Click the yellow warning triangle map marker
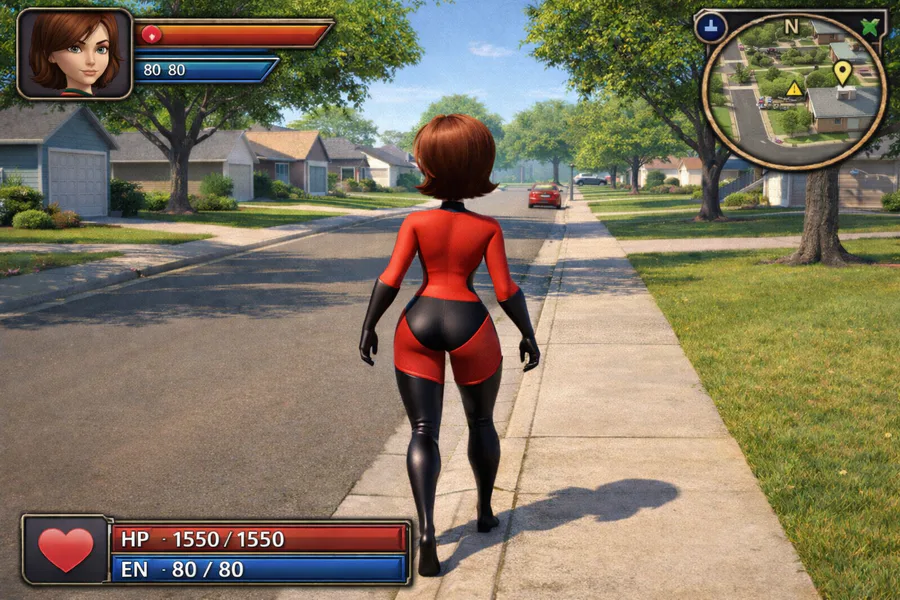Image resolution: width=900 pixels, height=600 pixels. pos(794,89)
